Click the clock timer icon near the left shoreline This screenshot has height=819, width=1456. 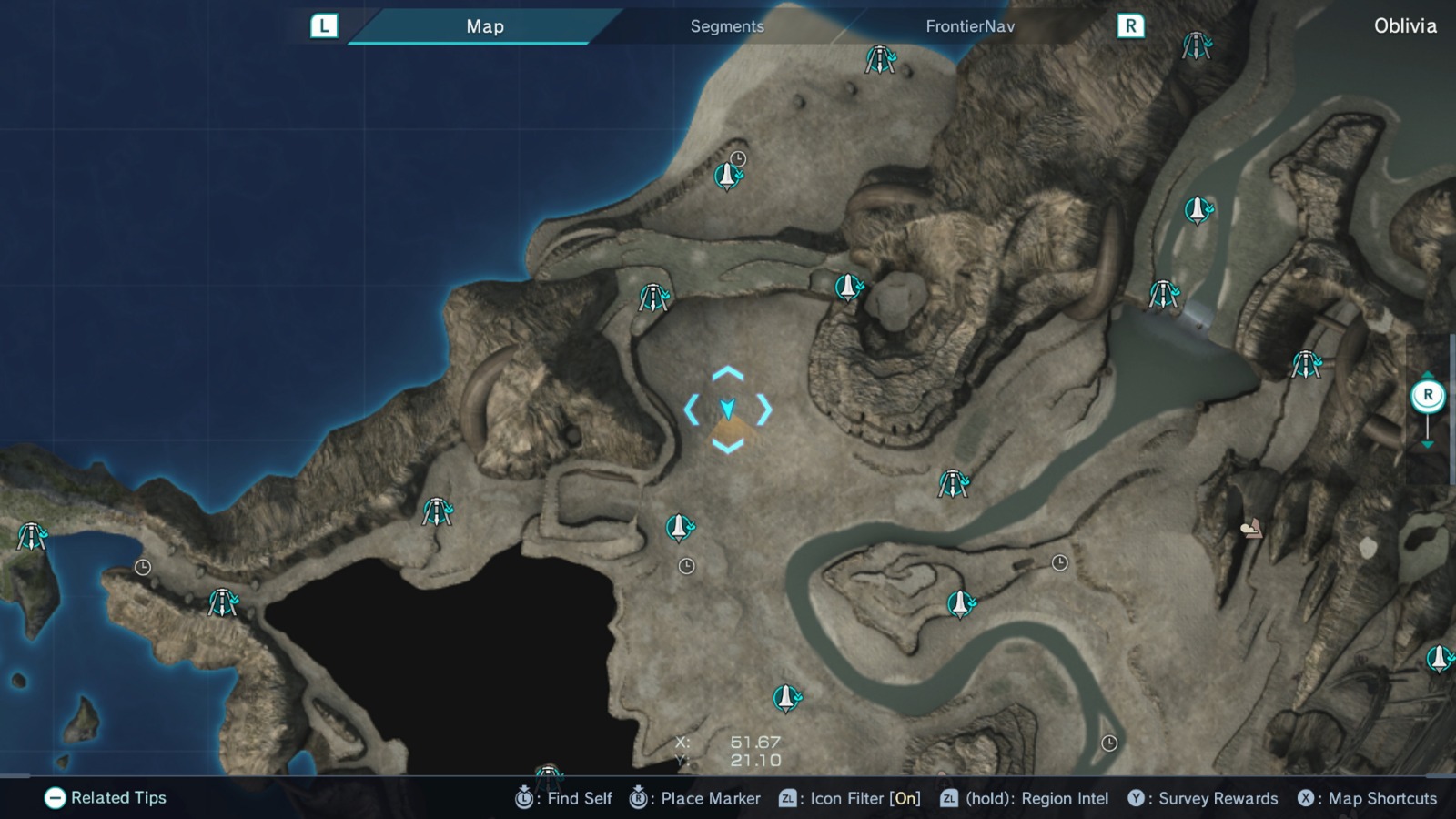pos(144,567)
